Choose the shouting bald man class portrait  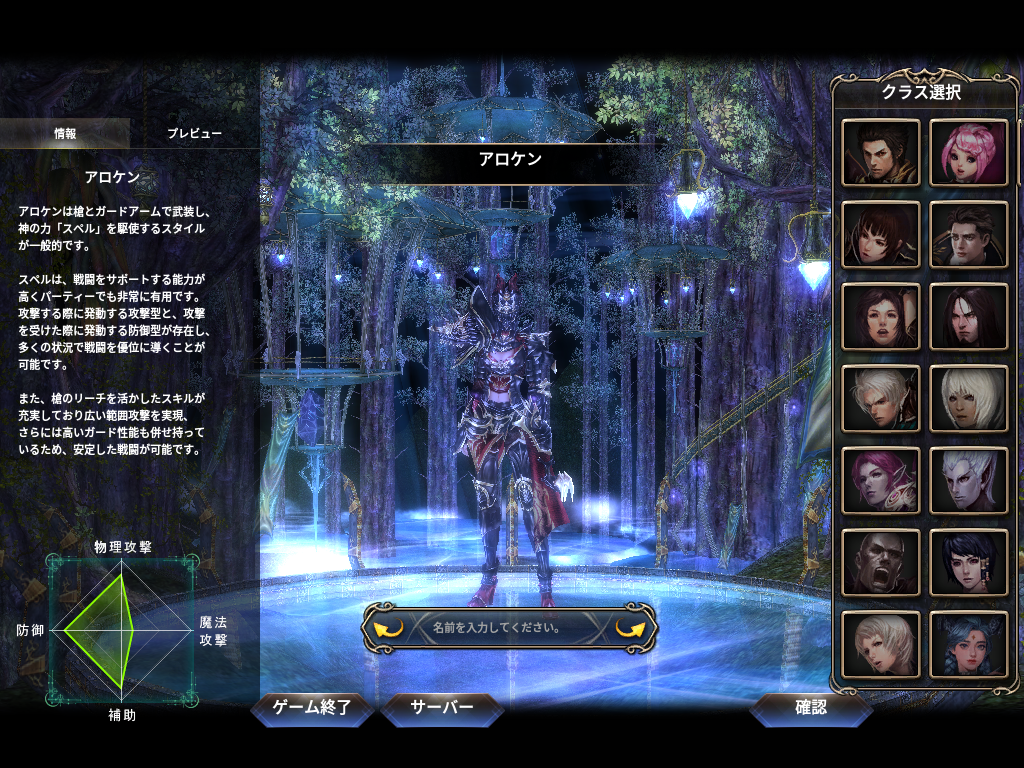pyautogui.click(x=881, y=562)
